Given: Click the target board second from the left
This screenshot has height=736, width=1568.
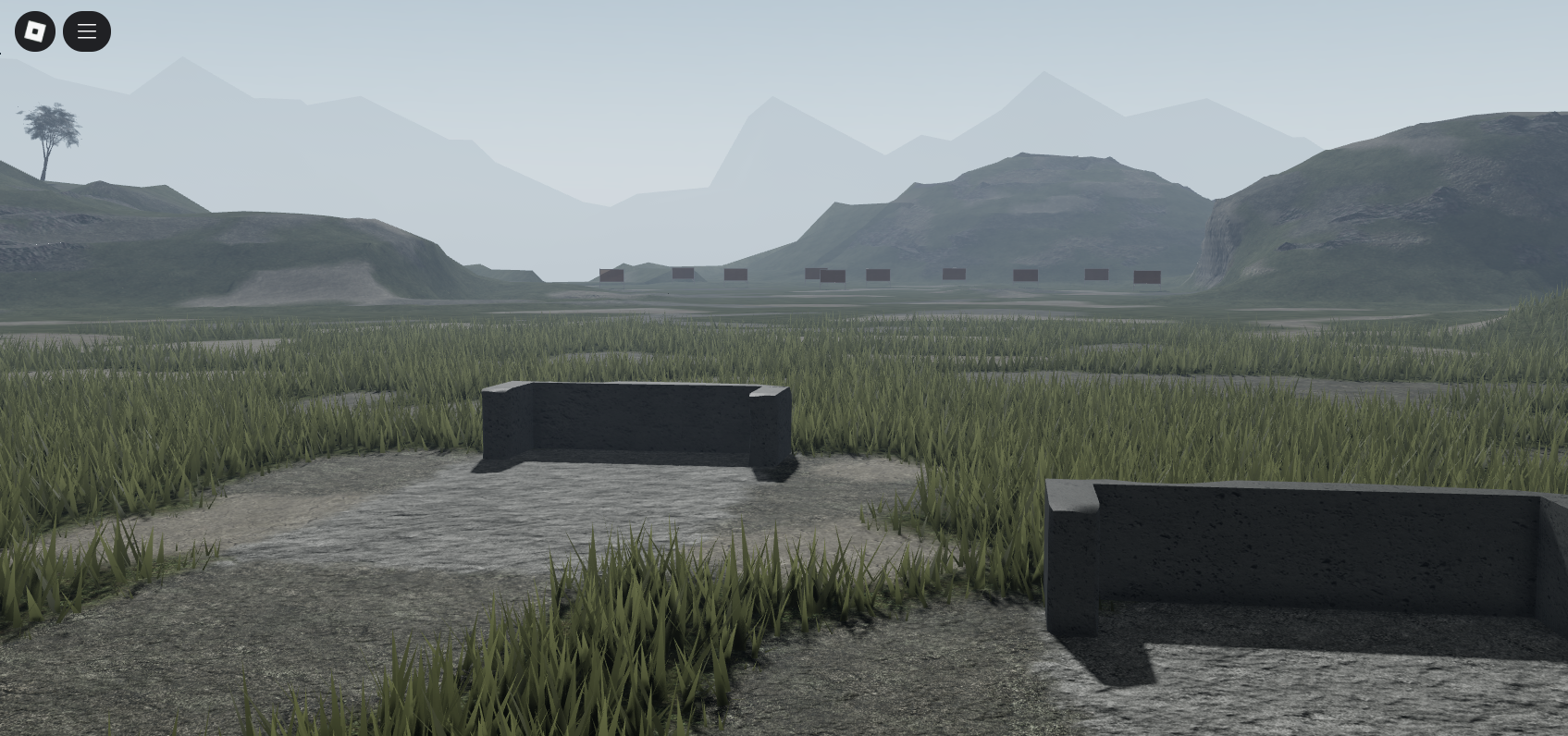Looking at the screenshot, I should pos(683,274).
